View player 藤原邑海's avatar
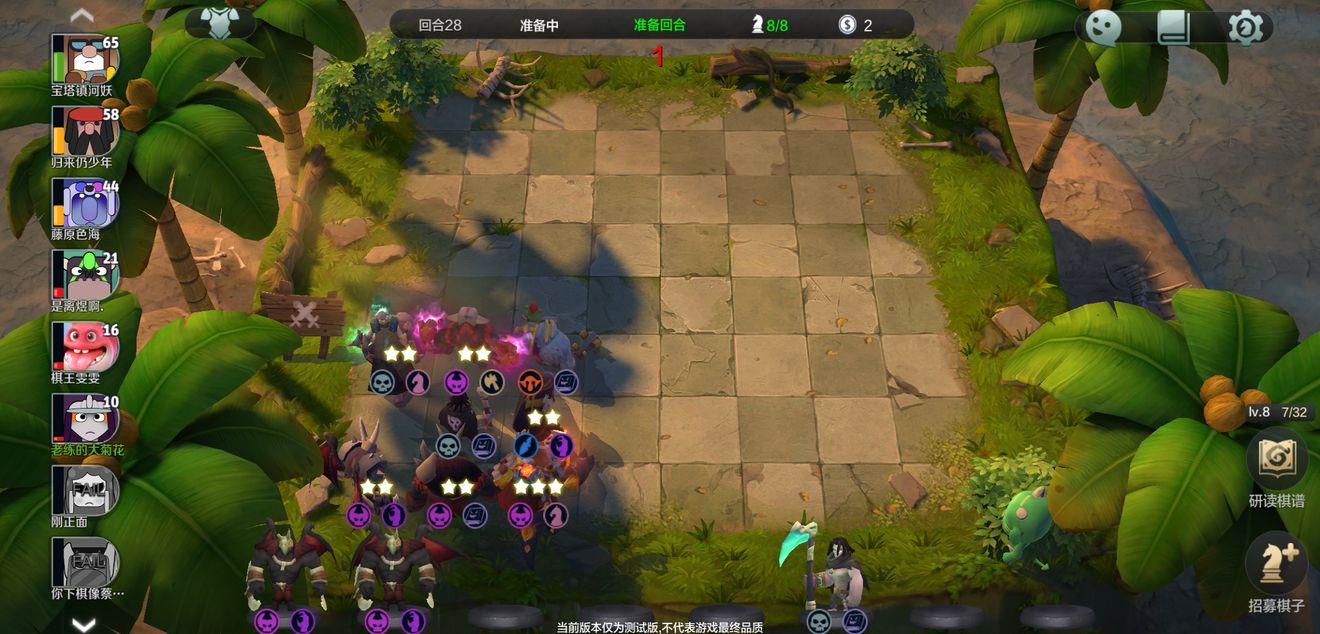The width and height of the screenshot is (1320, 634). click(86, 204)
